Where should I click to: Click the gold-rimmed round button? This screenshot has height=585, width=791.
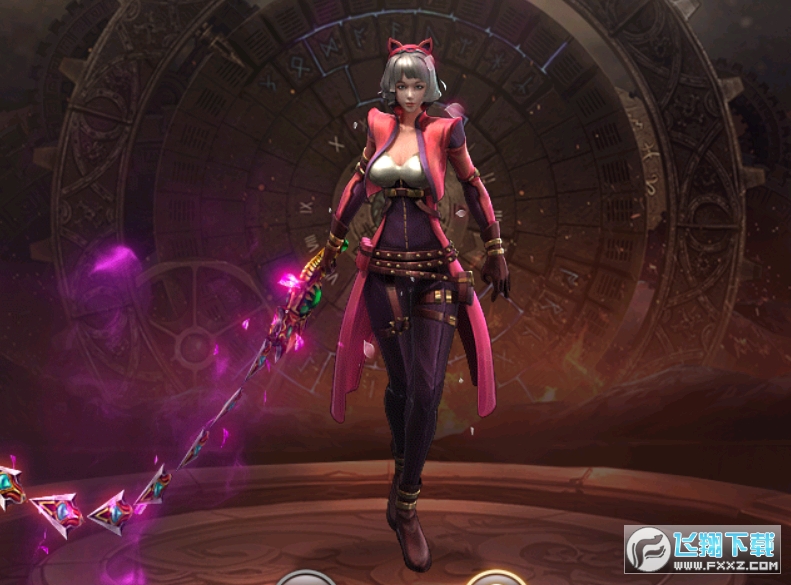click(495, 579)
